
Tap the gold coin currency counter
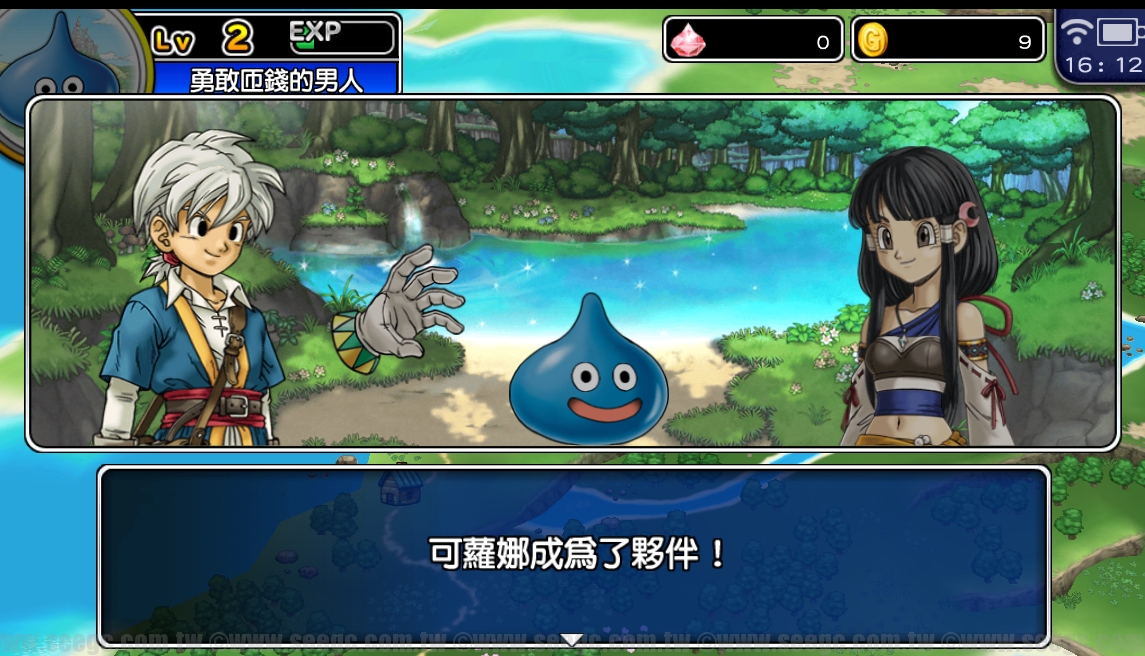point(947,40)
